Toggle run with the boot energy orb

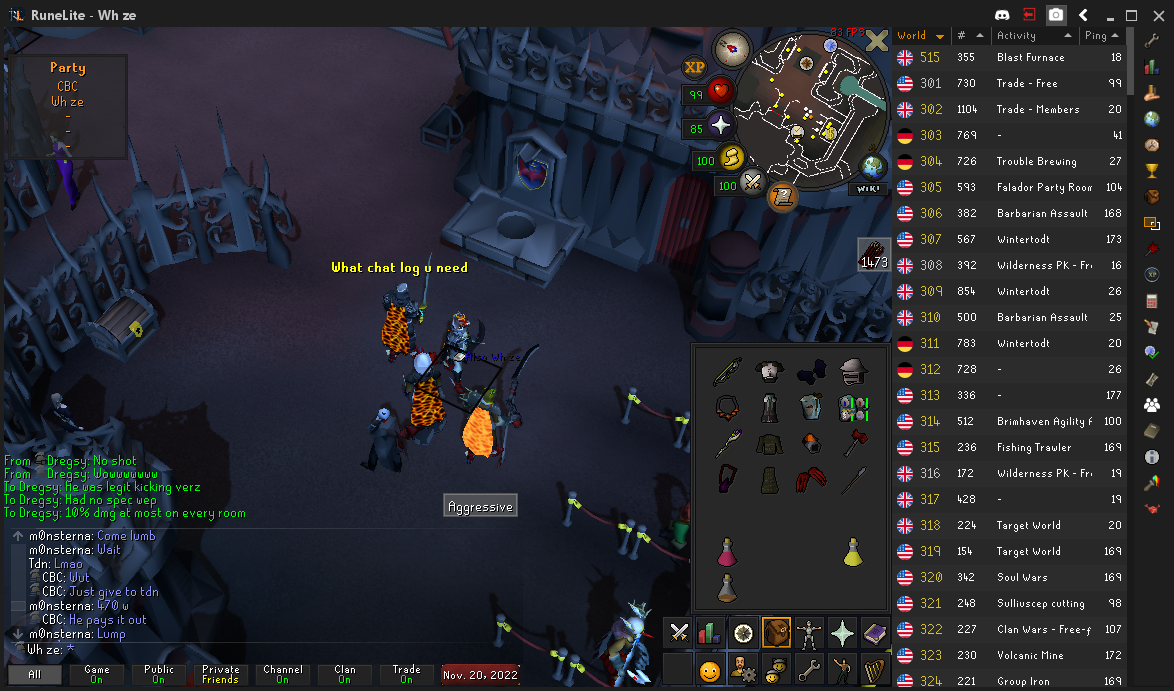tap(732, 158)
